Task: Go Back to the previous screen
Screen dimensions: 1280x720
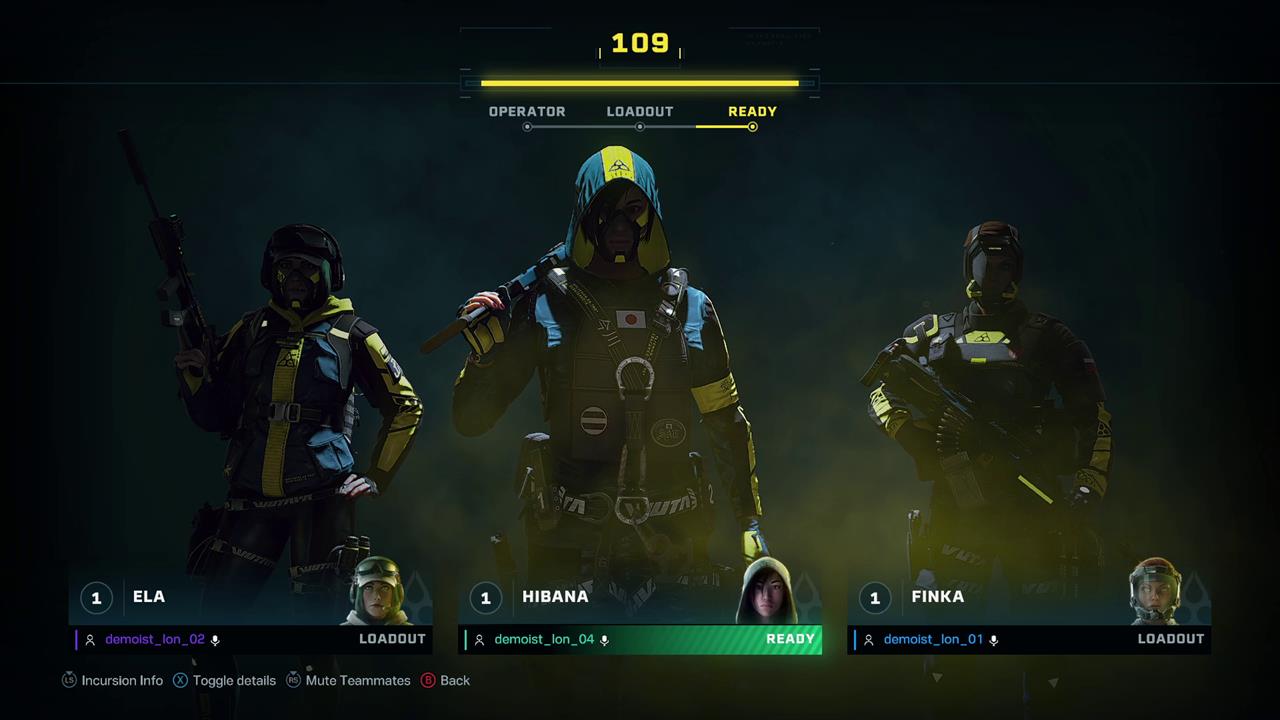Action: tap(445, 680)
